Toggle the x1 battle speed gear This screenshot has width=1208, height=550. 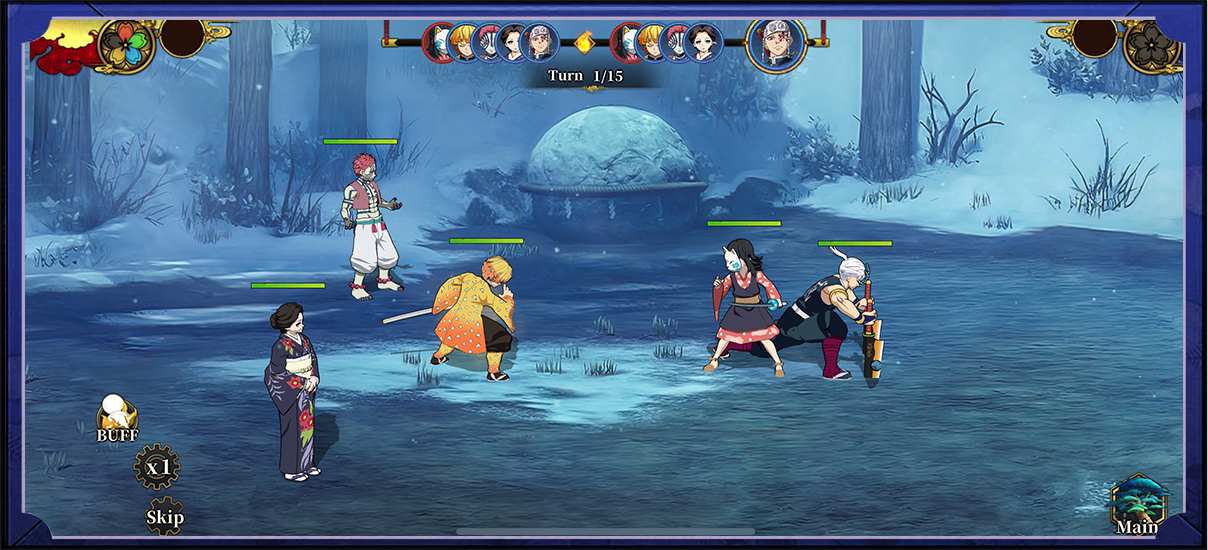pos(157,467)
